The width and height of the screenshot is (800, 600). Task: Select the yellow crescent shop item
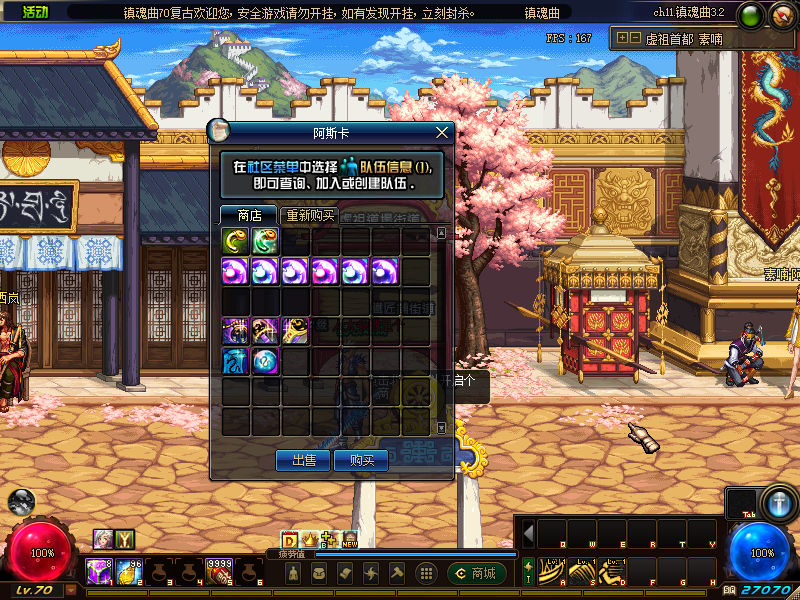[x=235, y=241]
